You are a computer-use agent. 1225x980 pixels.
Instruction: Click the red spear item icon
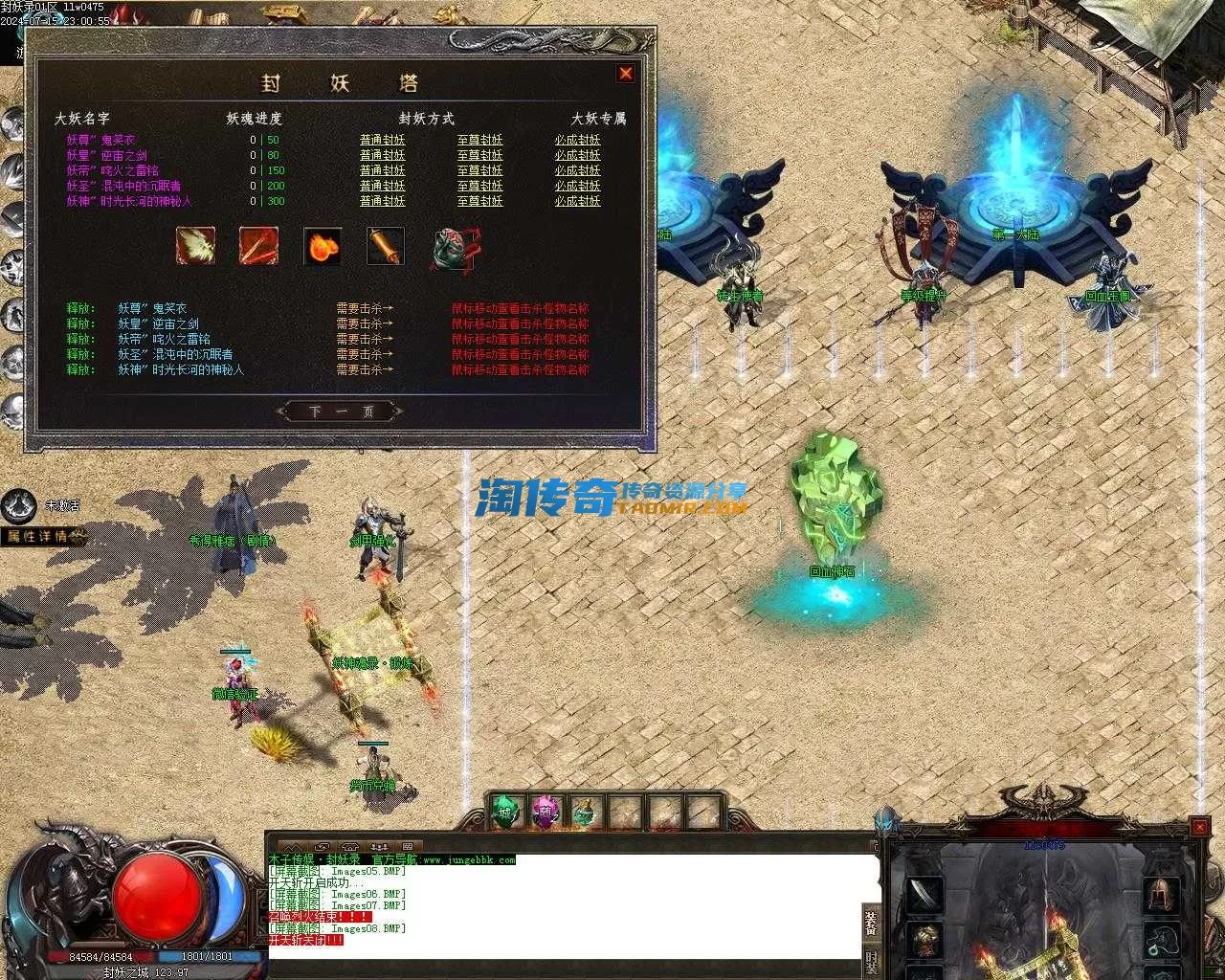[258, 246]
